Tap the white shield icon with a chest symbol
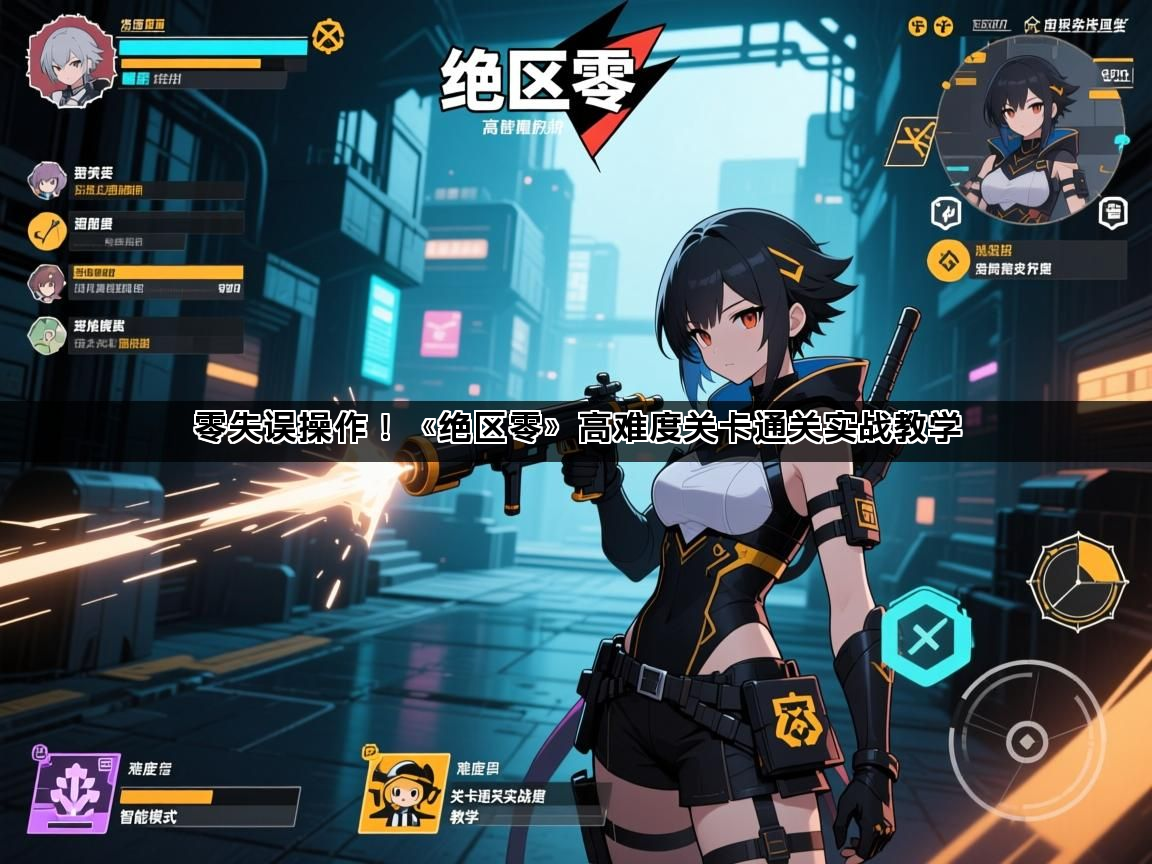The image size is (1152, 864). click(x=1112, y=211)
